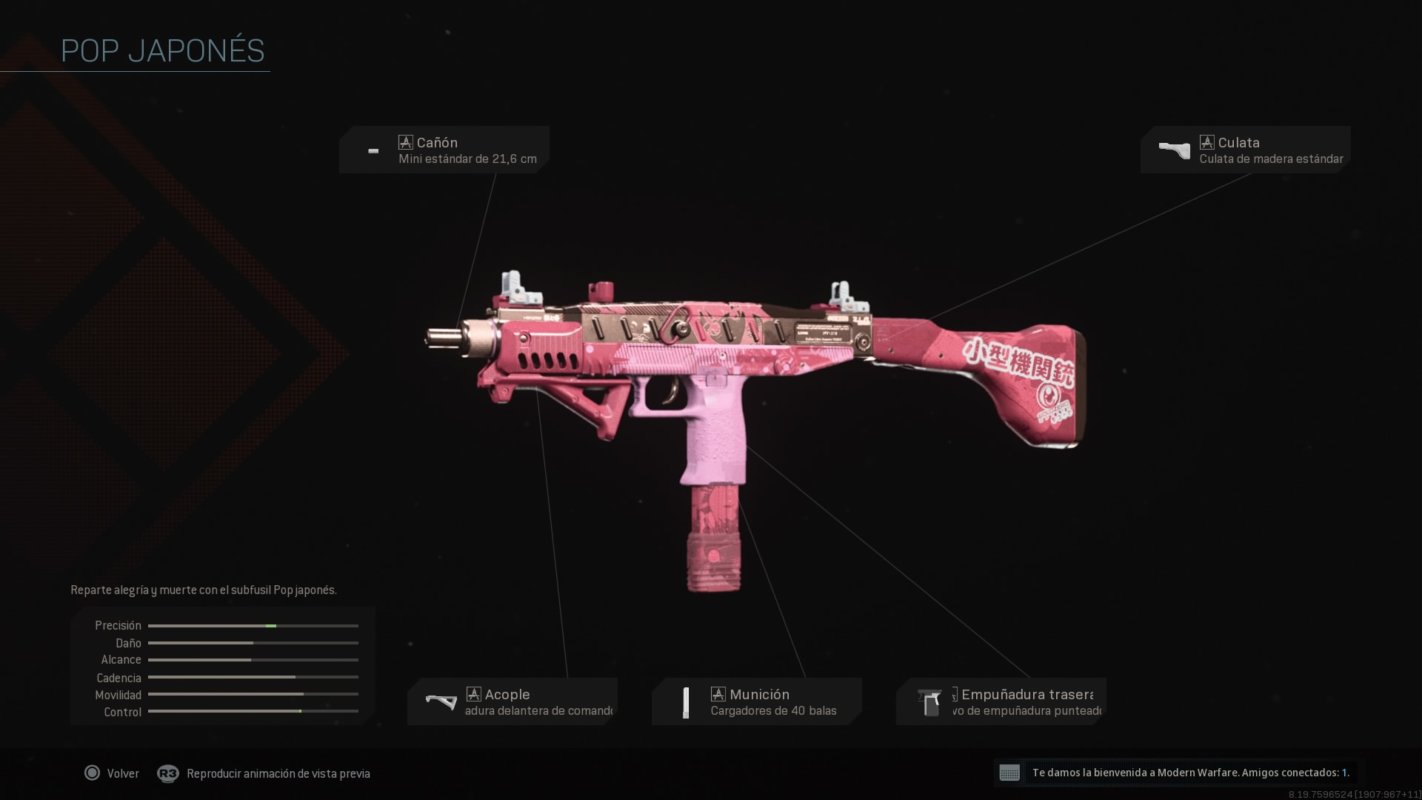Screen dimensions: 1422x800
Task: Select the Cañón attachment icon
Action: point(372,150)
